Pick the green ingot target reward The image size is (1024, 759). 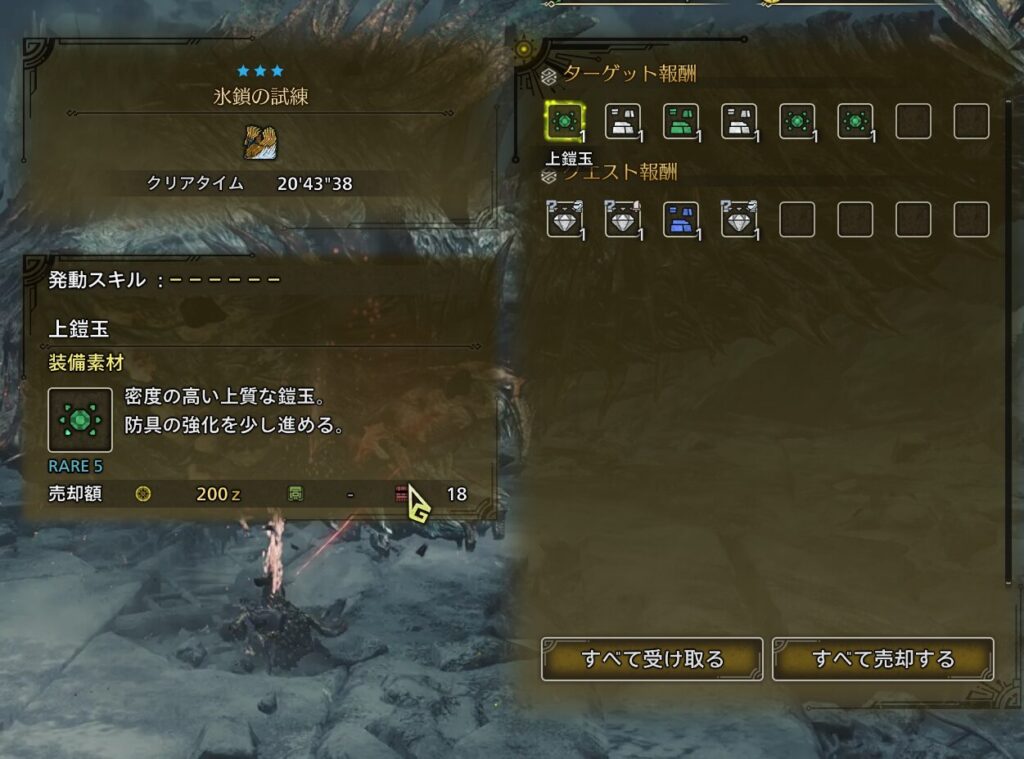point(680,121)
